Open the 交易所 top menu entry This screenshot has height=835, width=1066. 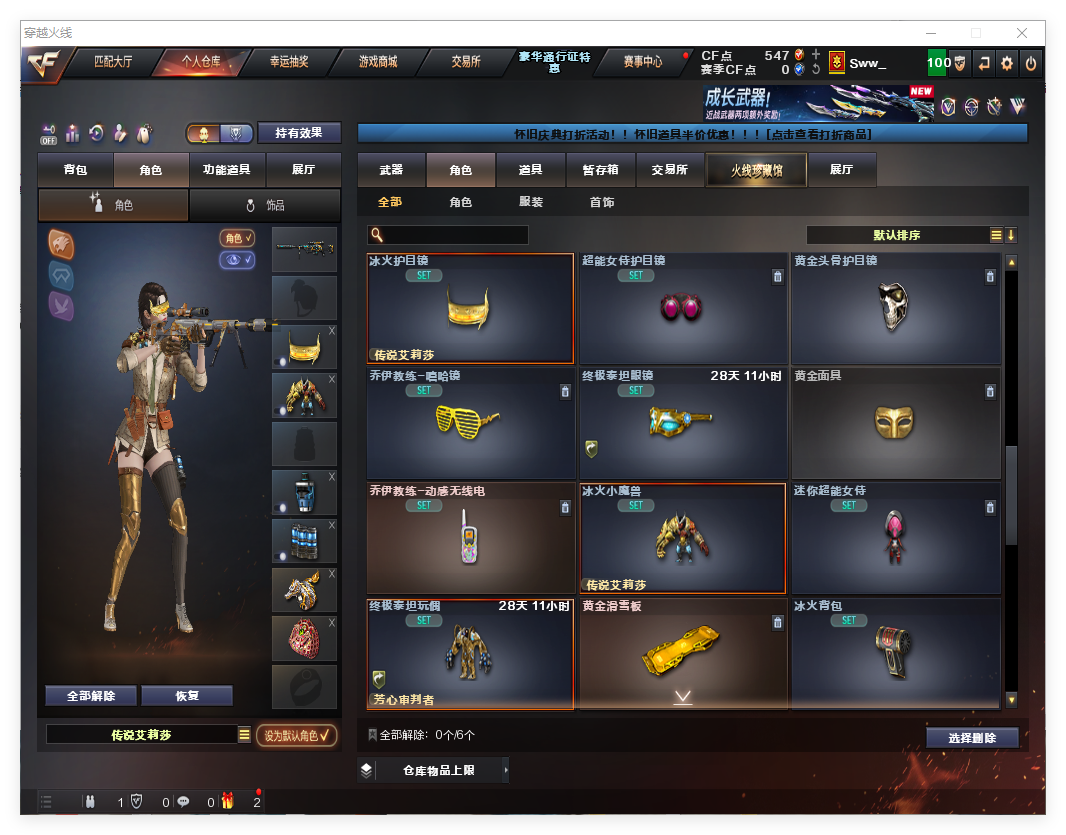465,62
